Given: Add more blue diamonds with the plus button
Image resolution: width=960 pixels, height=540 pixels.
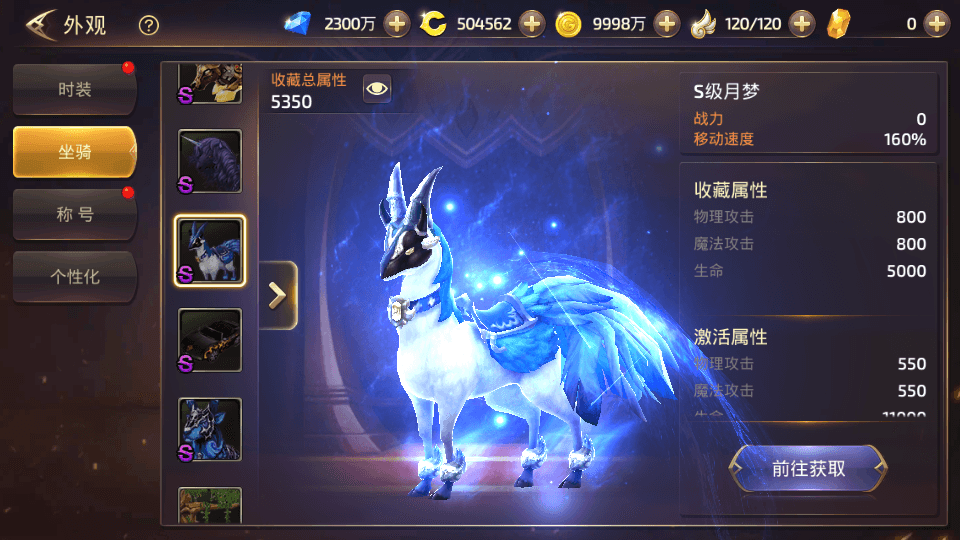Looking at the screenshot, I should (397, 24).
